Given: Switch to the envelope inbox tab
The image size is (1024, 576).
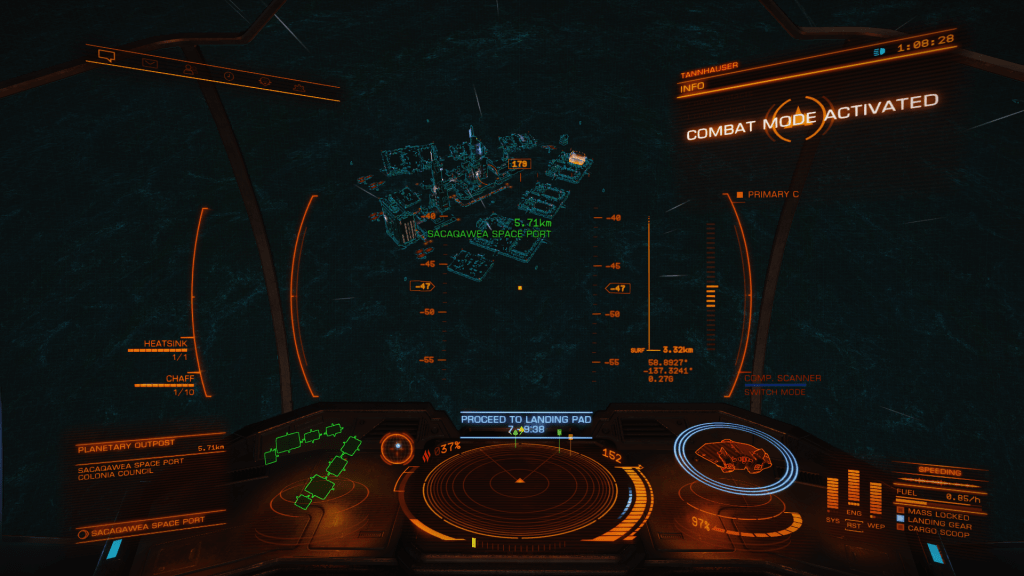Looking at the screenshot, I should point(149,63).
